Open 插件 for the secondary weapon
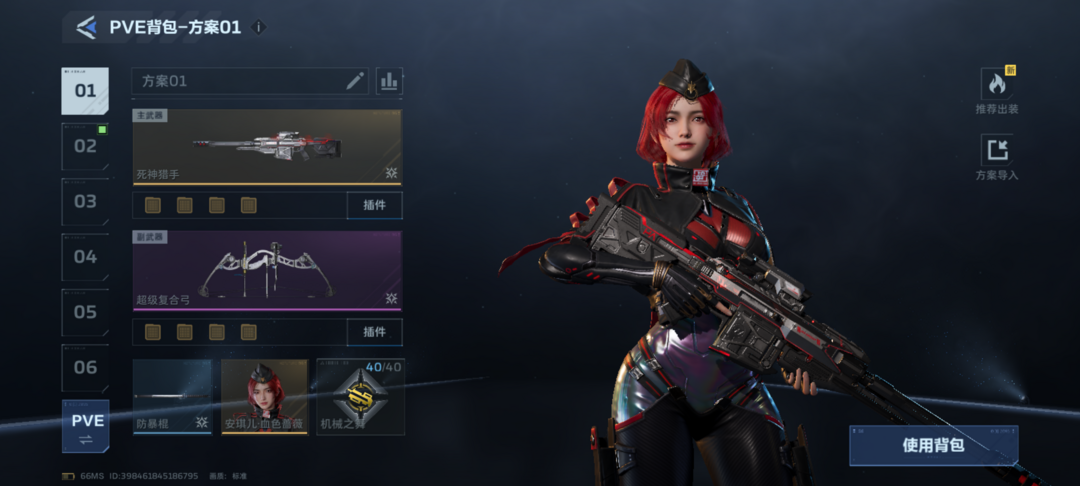Viewport: 1080px width, 486px height. coord(374,332)
